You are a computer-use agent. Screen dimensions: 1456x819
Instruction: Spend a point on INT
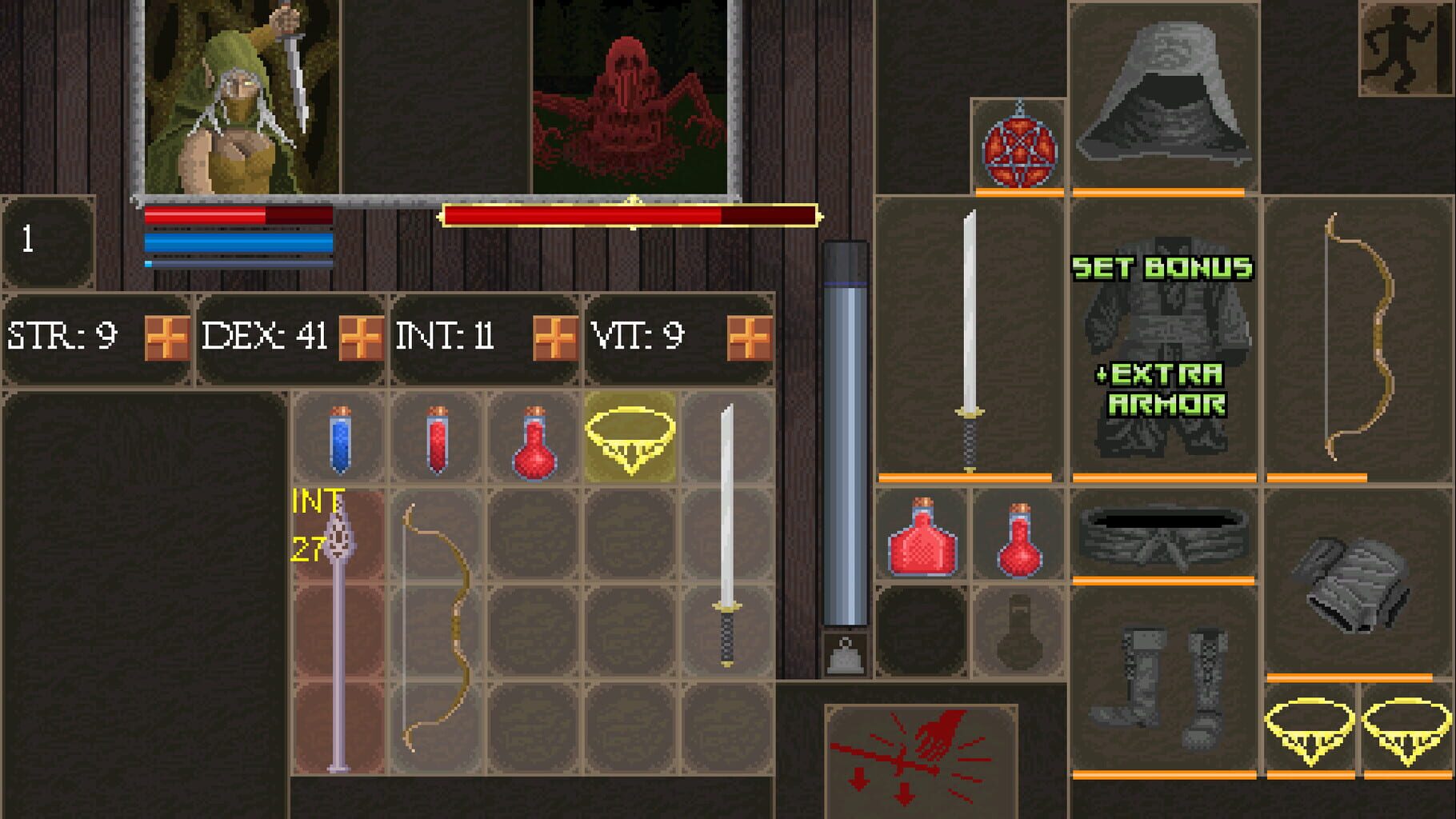(554, 338)
